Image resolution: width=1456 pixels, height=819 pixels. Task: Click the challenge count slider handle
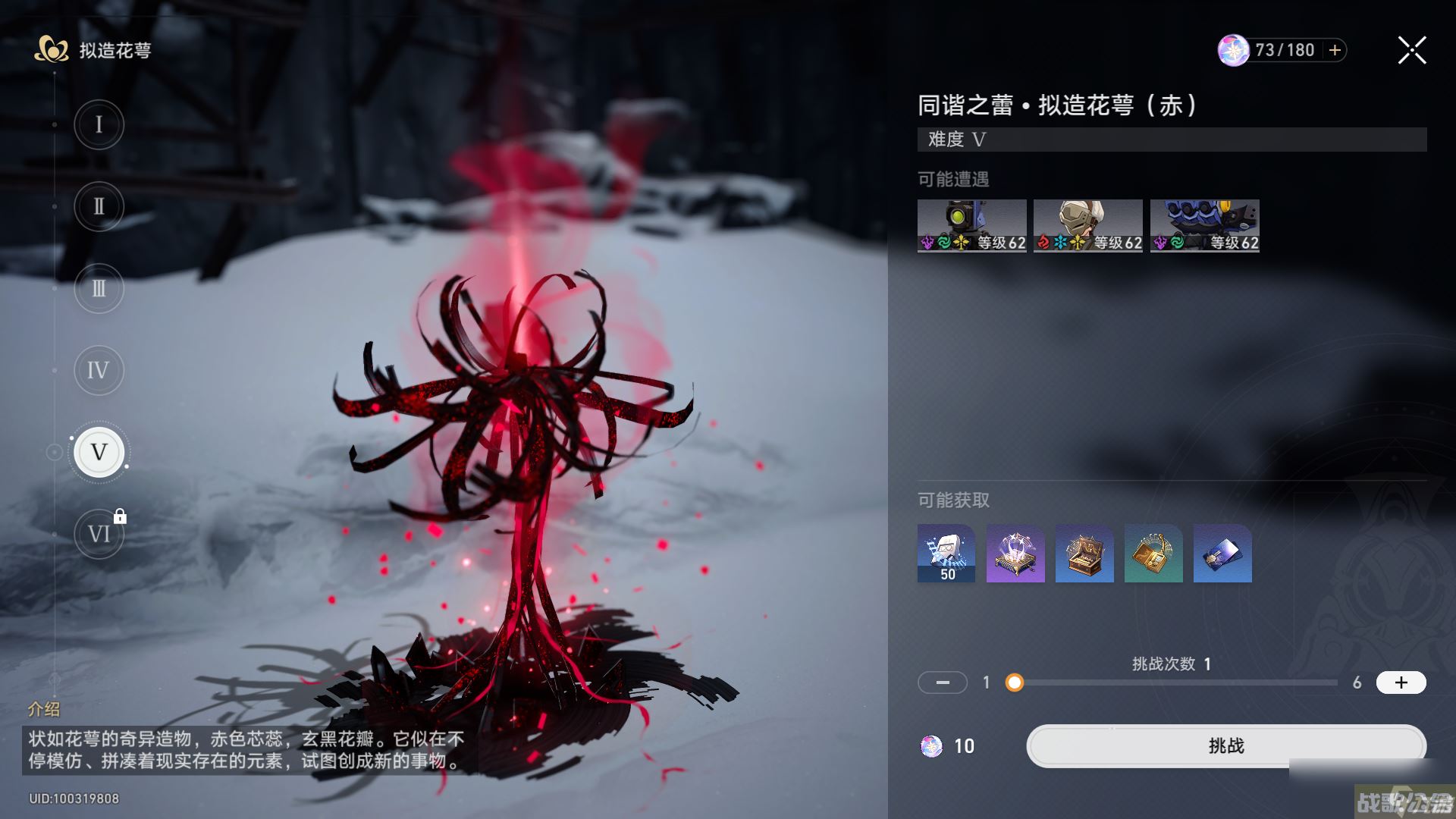point(1015,683)
